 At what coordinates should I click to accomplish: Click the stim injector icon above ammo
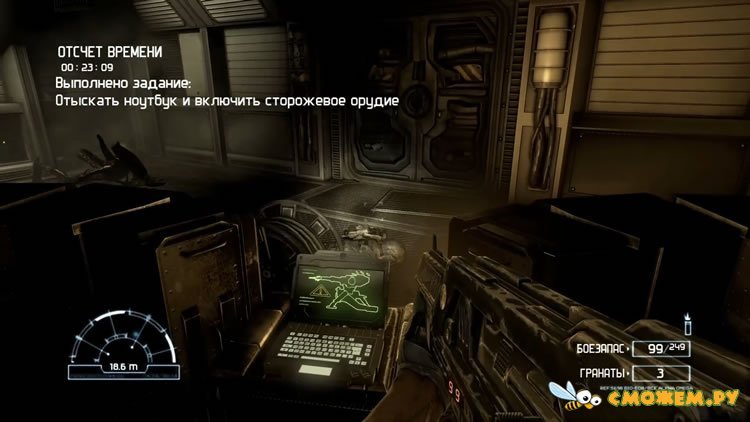[687, 325]
